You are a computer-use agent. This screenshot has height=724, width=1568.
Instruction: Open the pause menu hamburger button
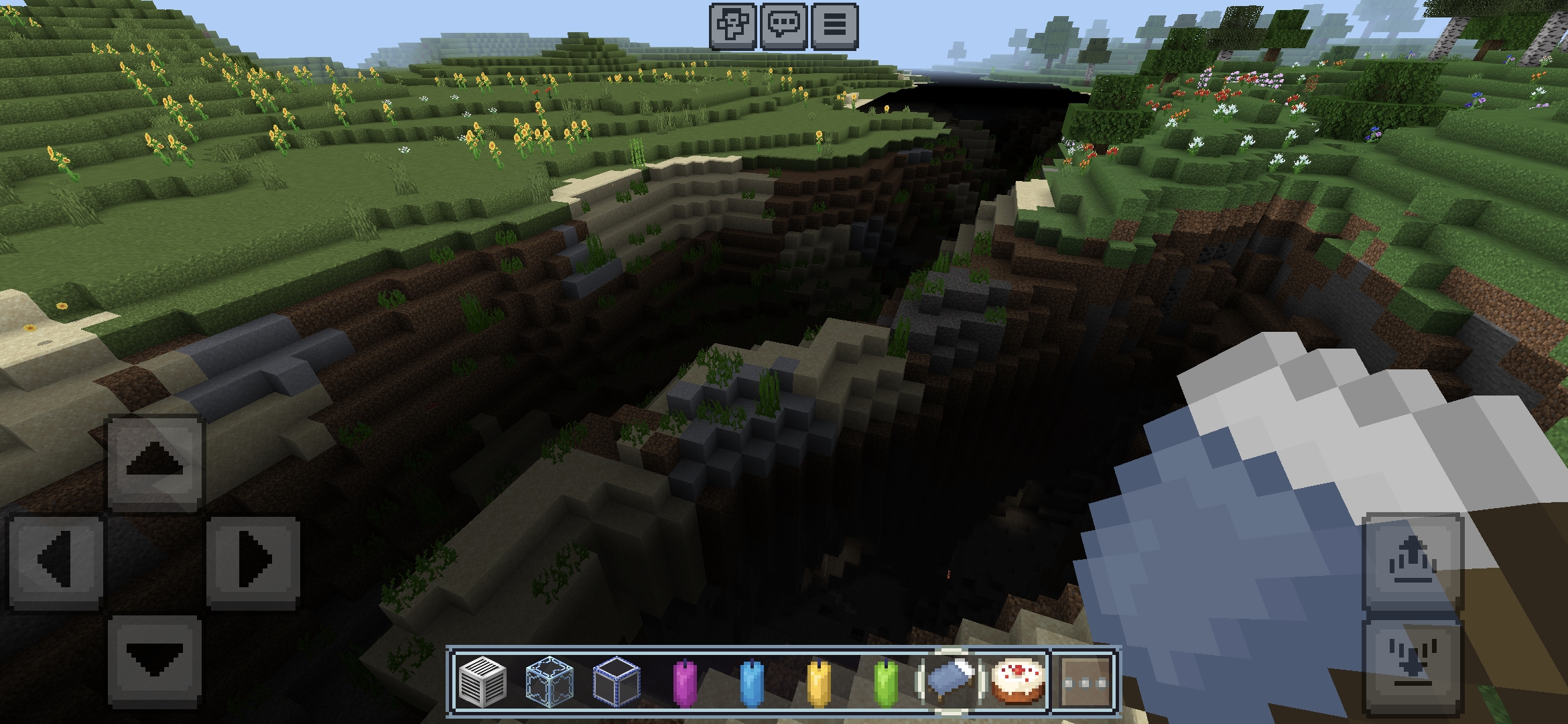[834, 26]
